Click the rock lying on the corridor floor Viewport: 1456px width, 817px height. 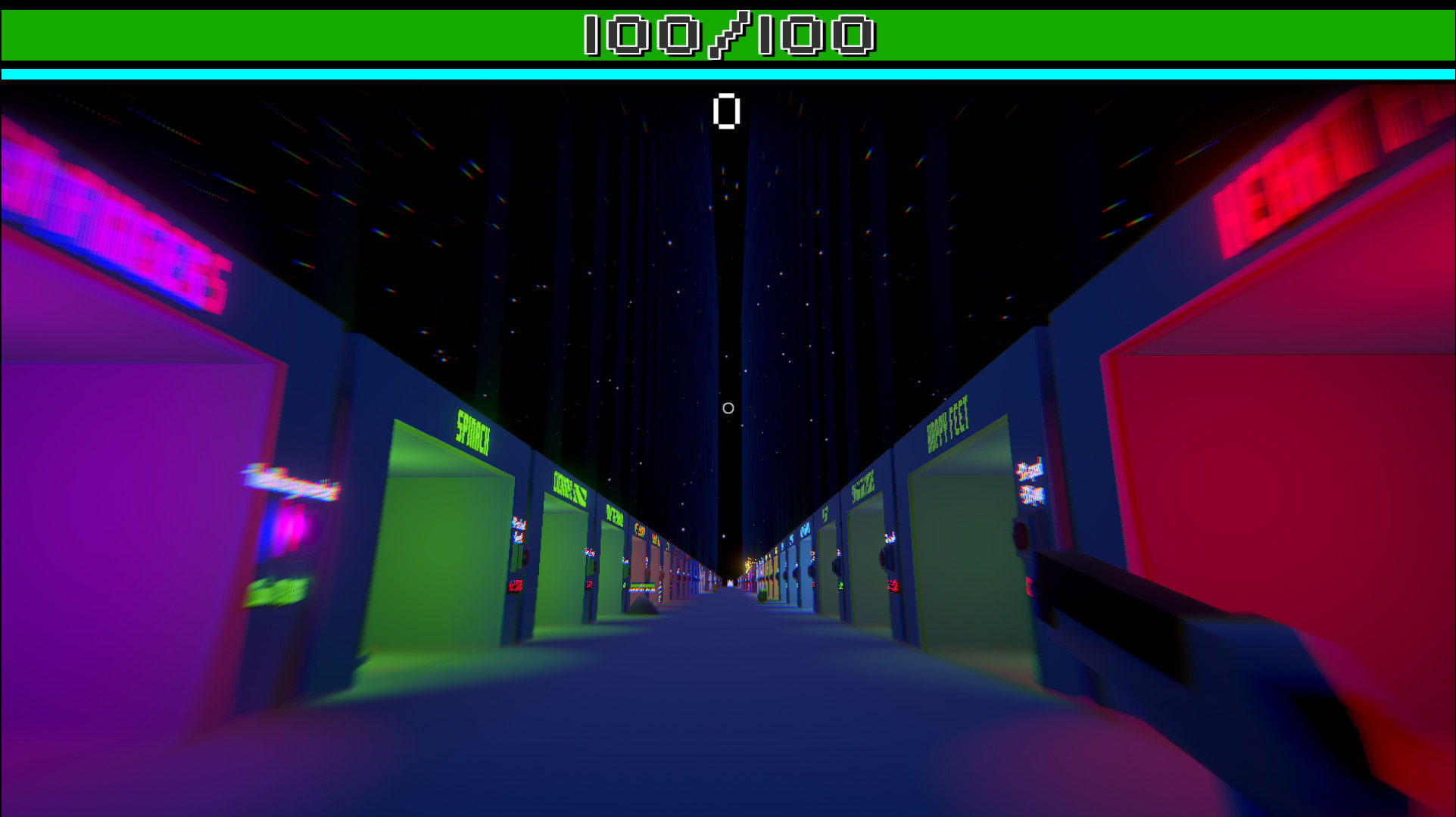tap(642, 606)
